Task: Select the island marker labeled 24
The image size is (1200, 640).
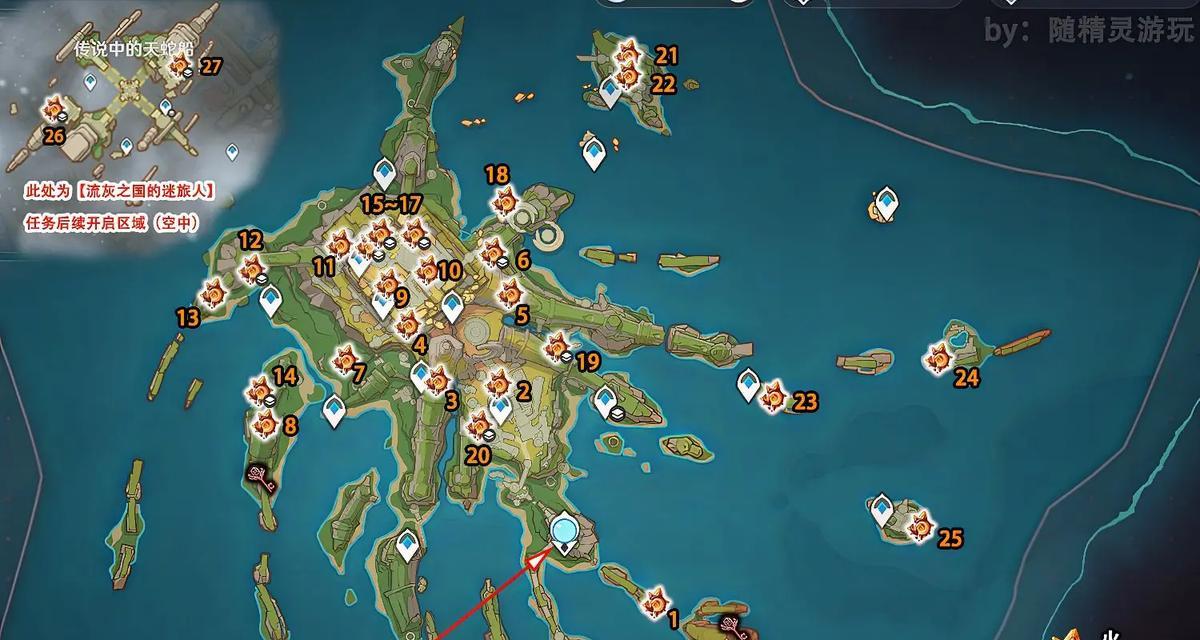Action: pos(939,356)
